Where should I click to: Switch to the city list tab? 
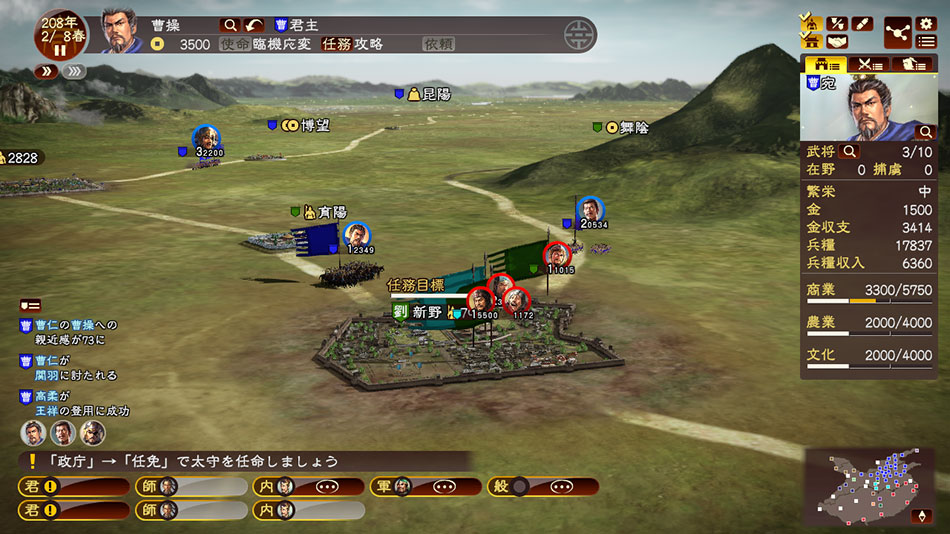tap(826, 64)
